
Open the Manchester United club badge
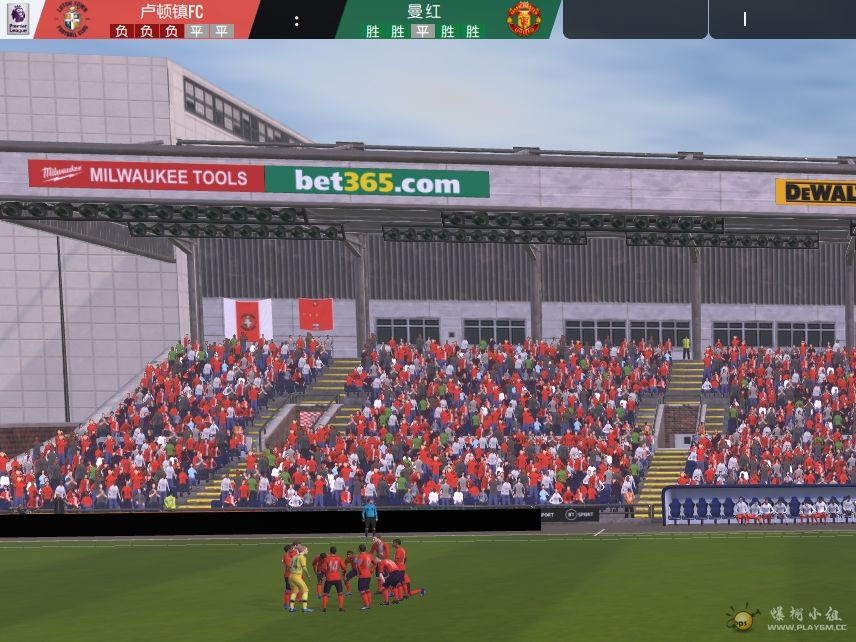[522, 19]
